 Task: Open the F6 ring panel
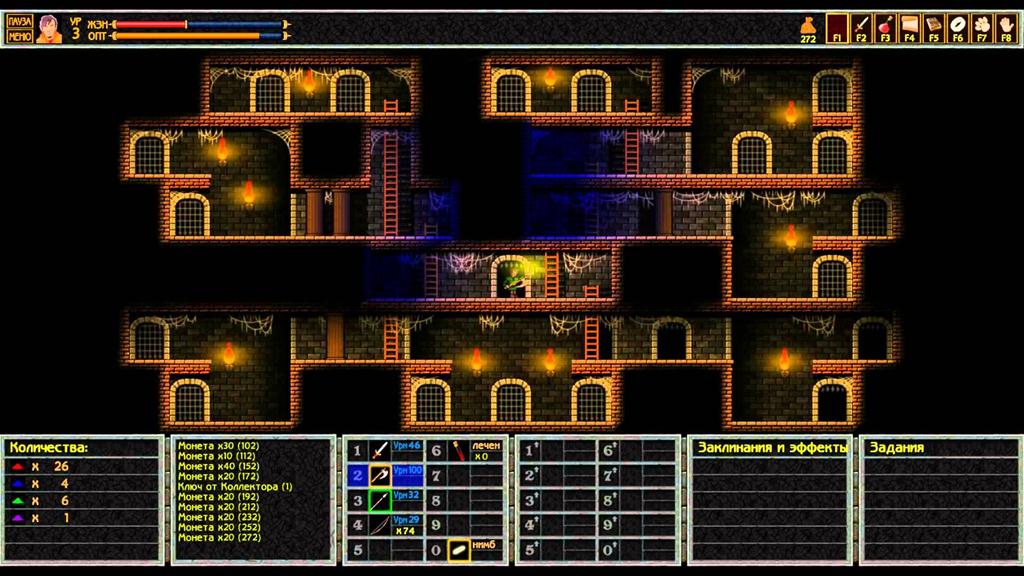957,25
